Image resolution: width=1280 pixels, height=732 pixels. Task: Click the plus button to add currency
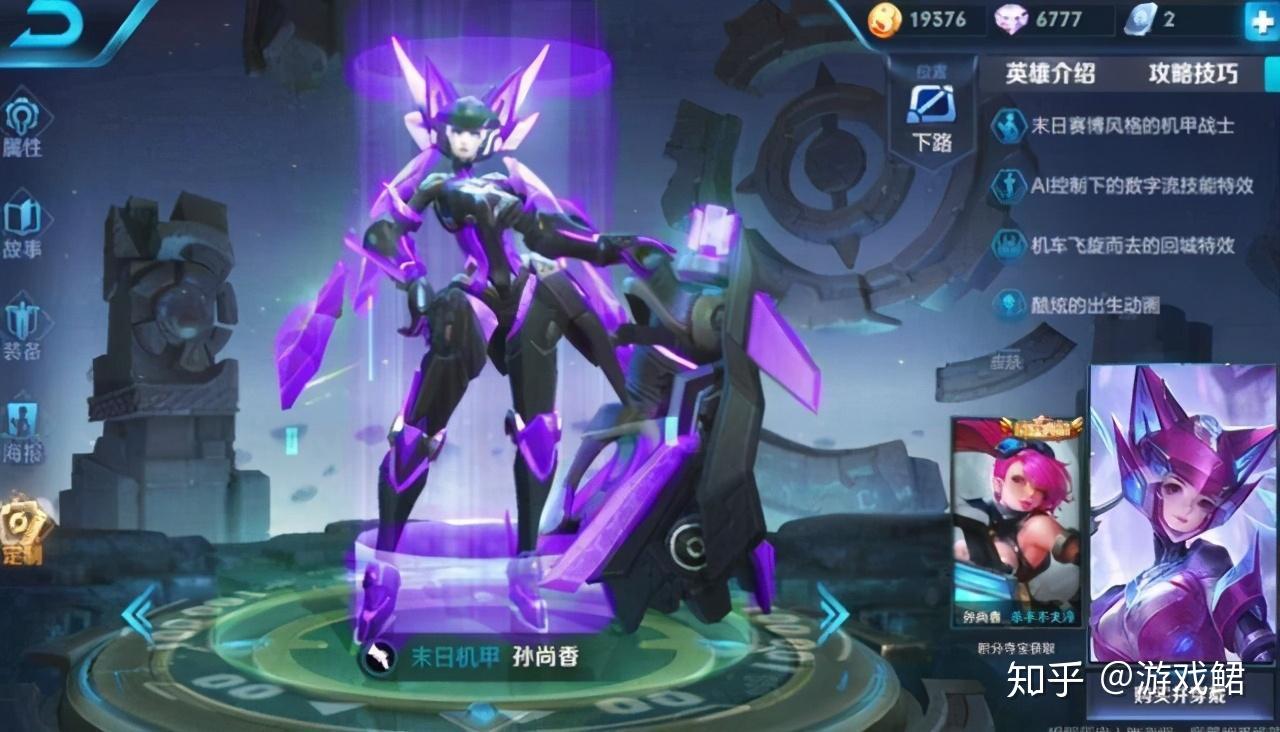pos(1259,21)
